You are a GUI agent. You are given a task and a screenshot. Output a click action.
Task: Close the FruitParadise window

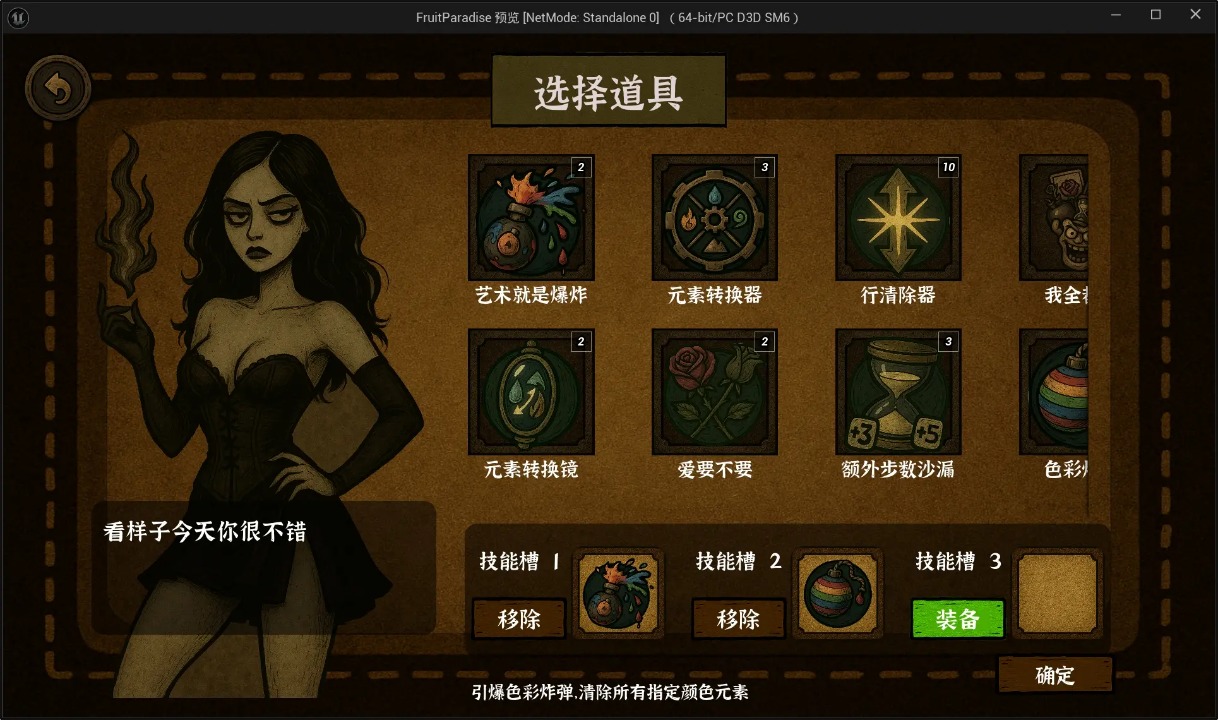coord(1195,15)
